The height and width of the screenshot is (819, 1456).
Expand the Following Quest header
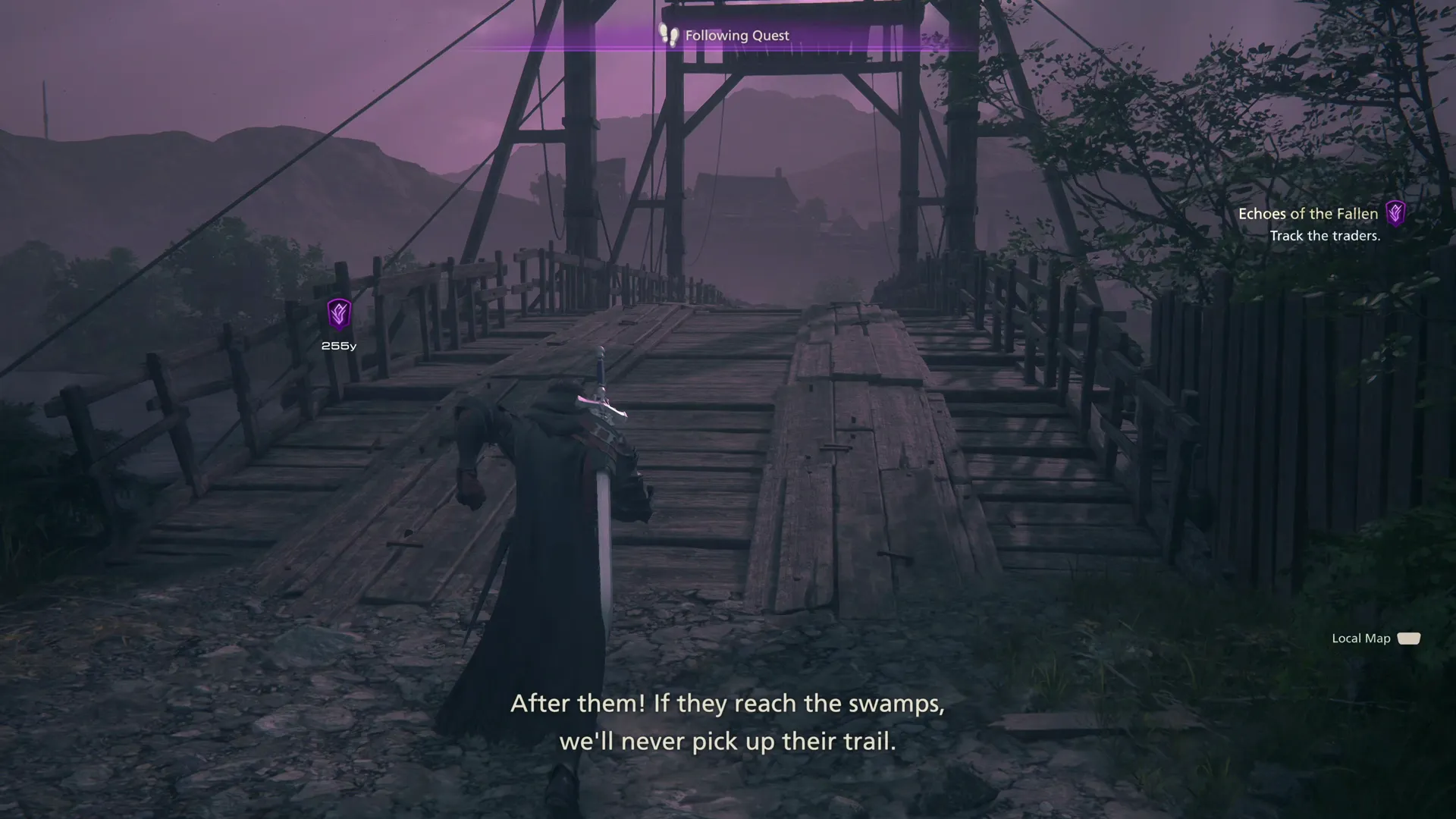tap(736, 35)
